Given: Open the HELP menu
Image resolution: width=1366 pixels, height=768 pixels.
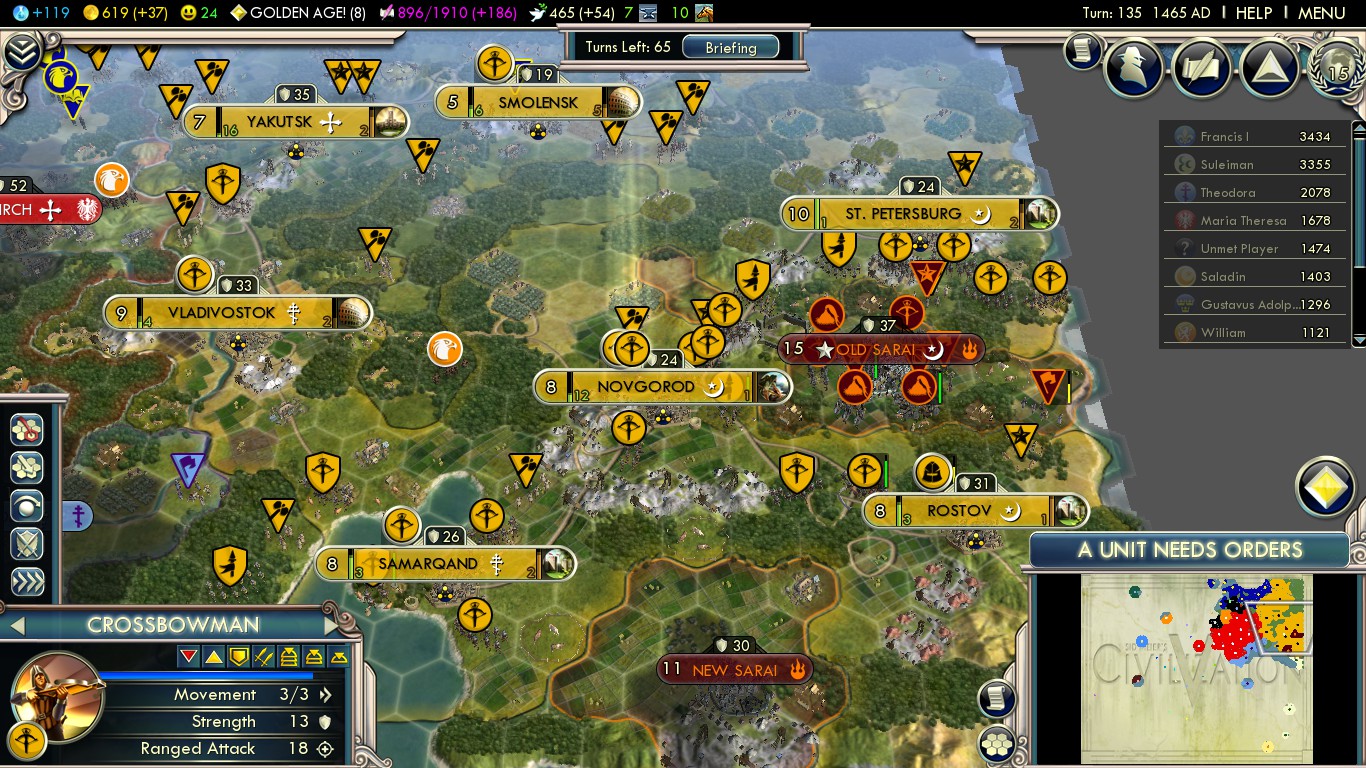Looking at the screenshot, I should point(1253,13).
